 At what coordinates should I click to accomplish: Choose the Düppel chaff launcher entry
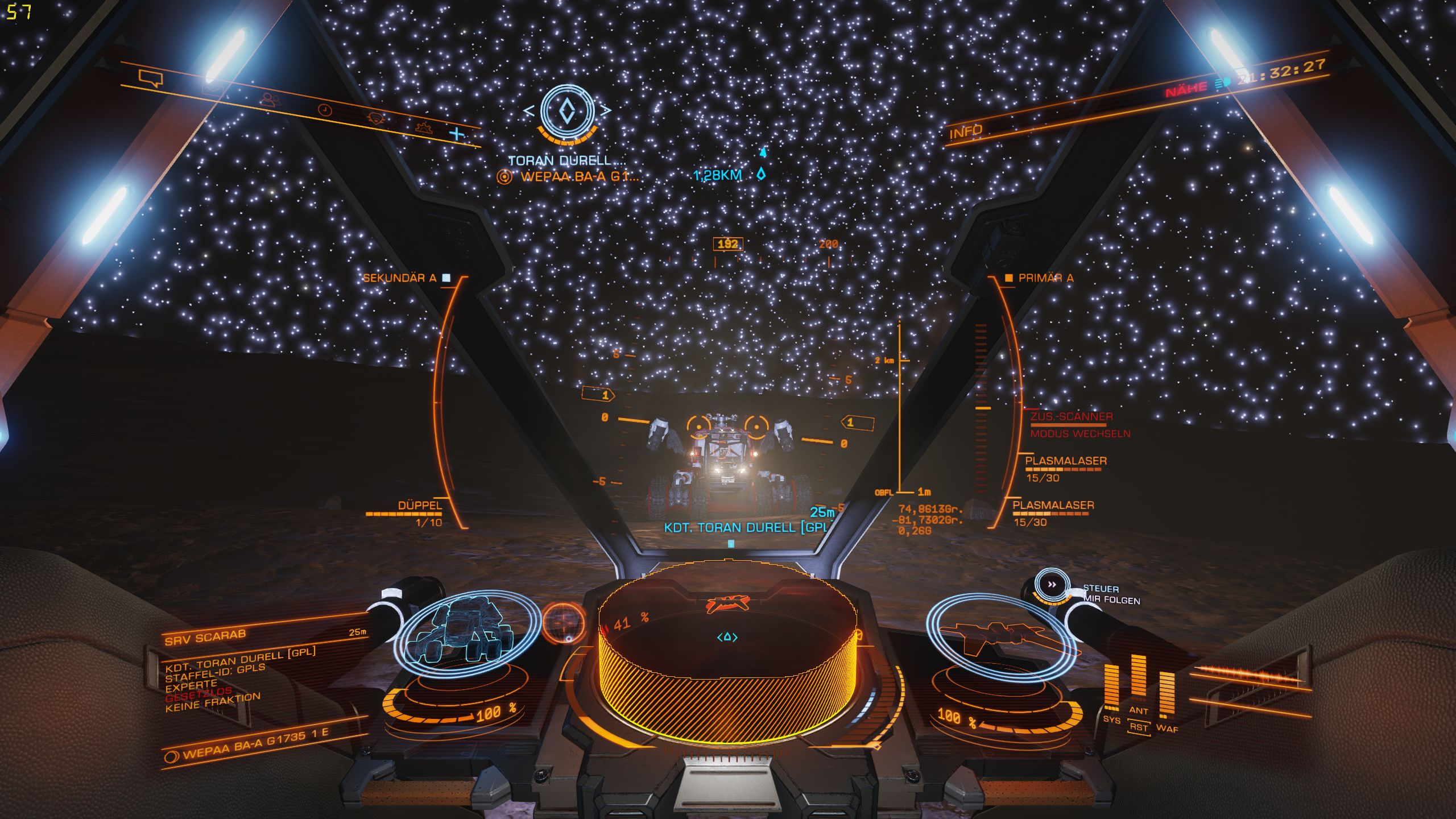[x=420, y=506]
